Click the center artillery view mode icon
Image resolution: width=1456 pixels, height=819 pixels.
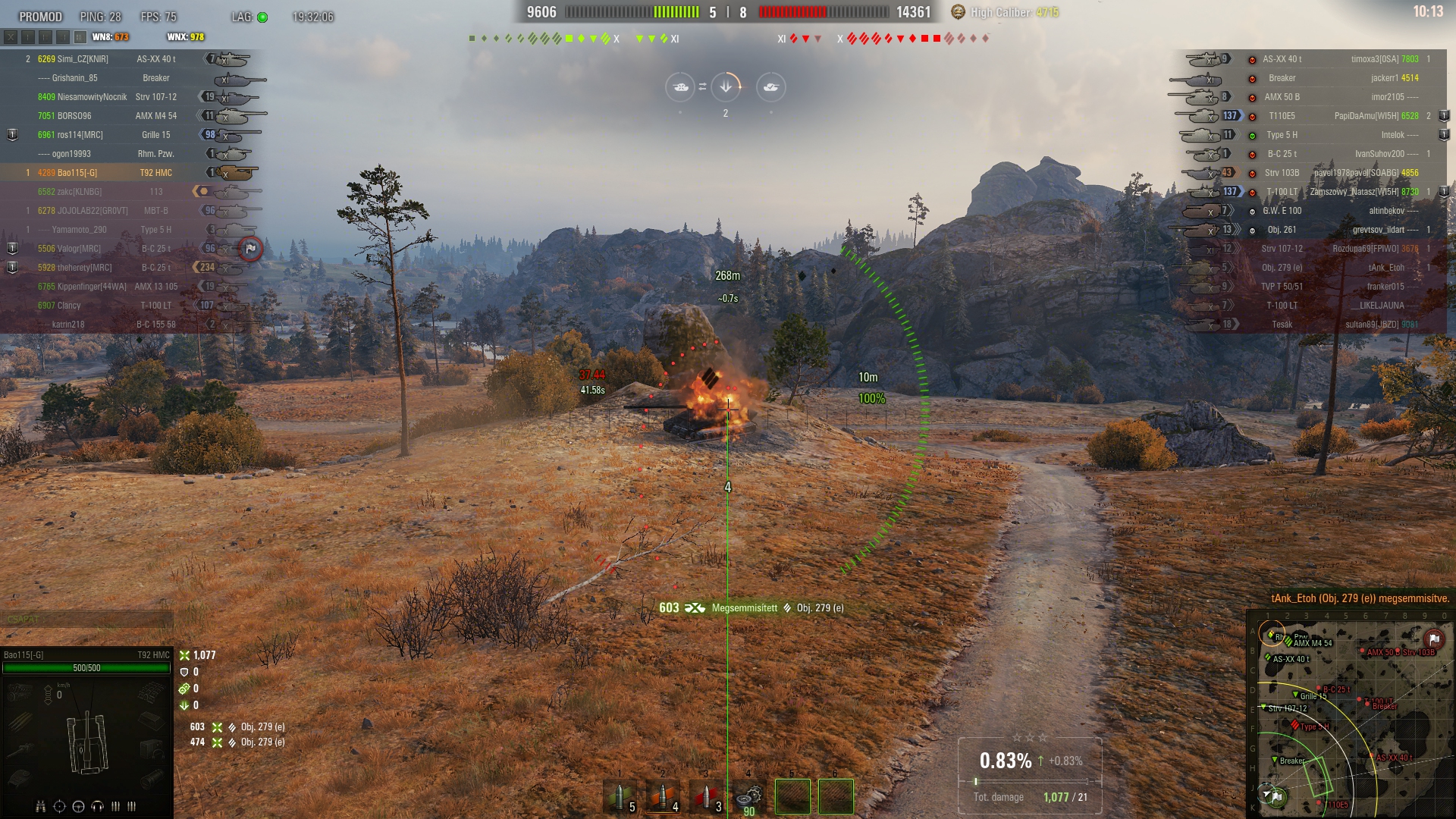coord(726,87)
